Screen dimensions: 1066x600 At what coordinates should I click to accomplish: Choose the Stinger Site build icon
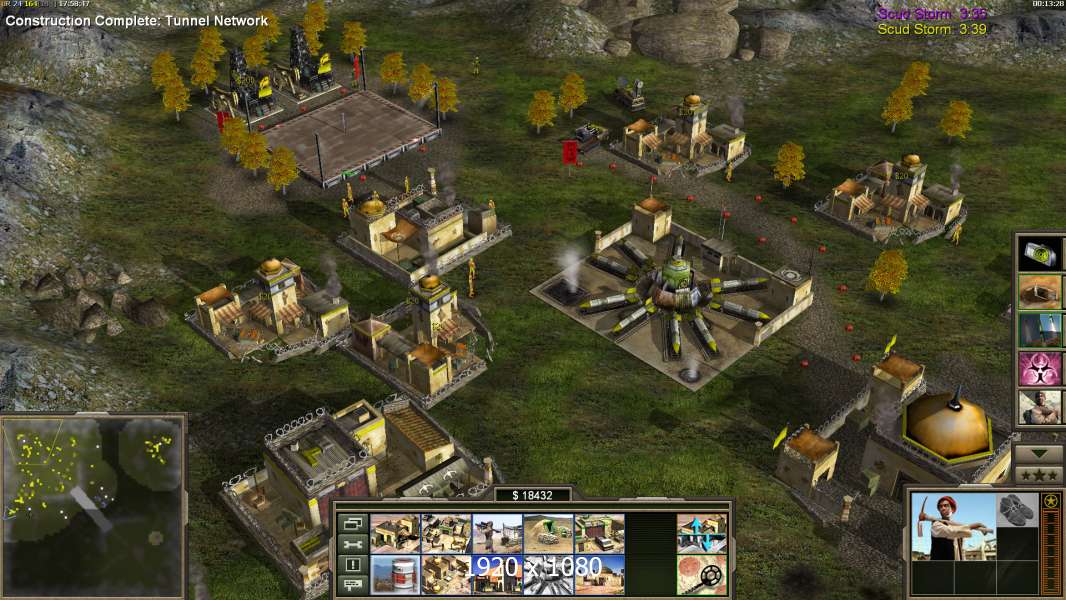(497, 534)
